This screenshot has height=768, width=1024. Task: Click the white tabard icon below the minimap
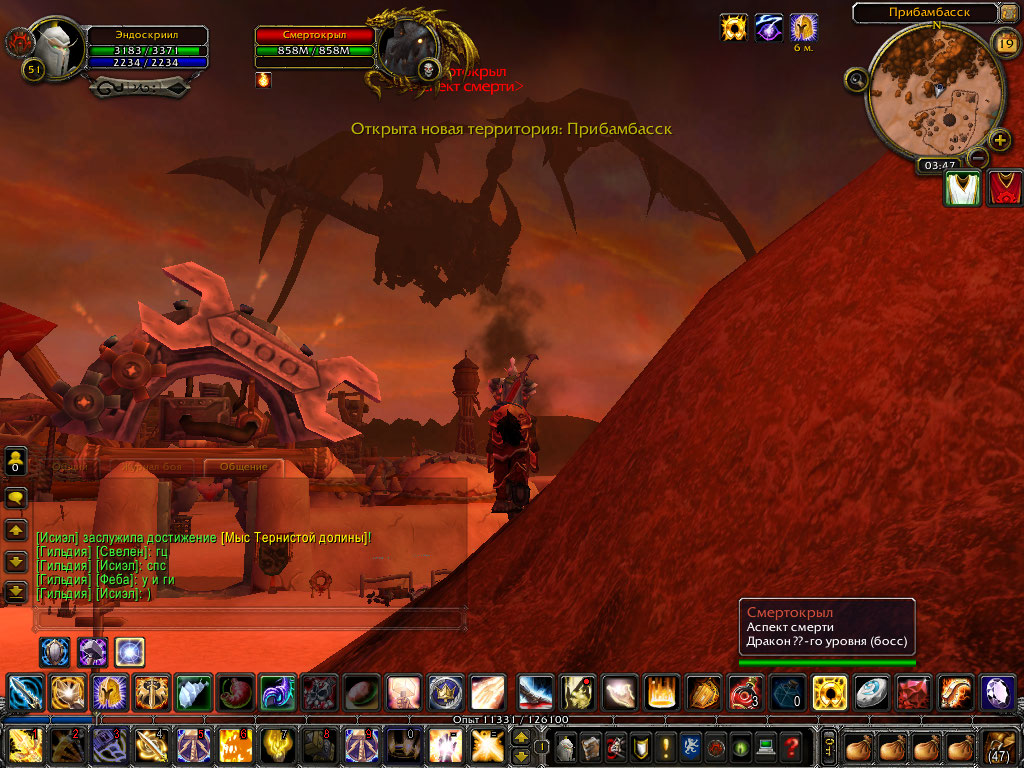tap(962, 189)
